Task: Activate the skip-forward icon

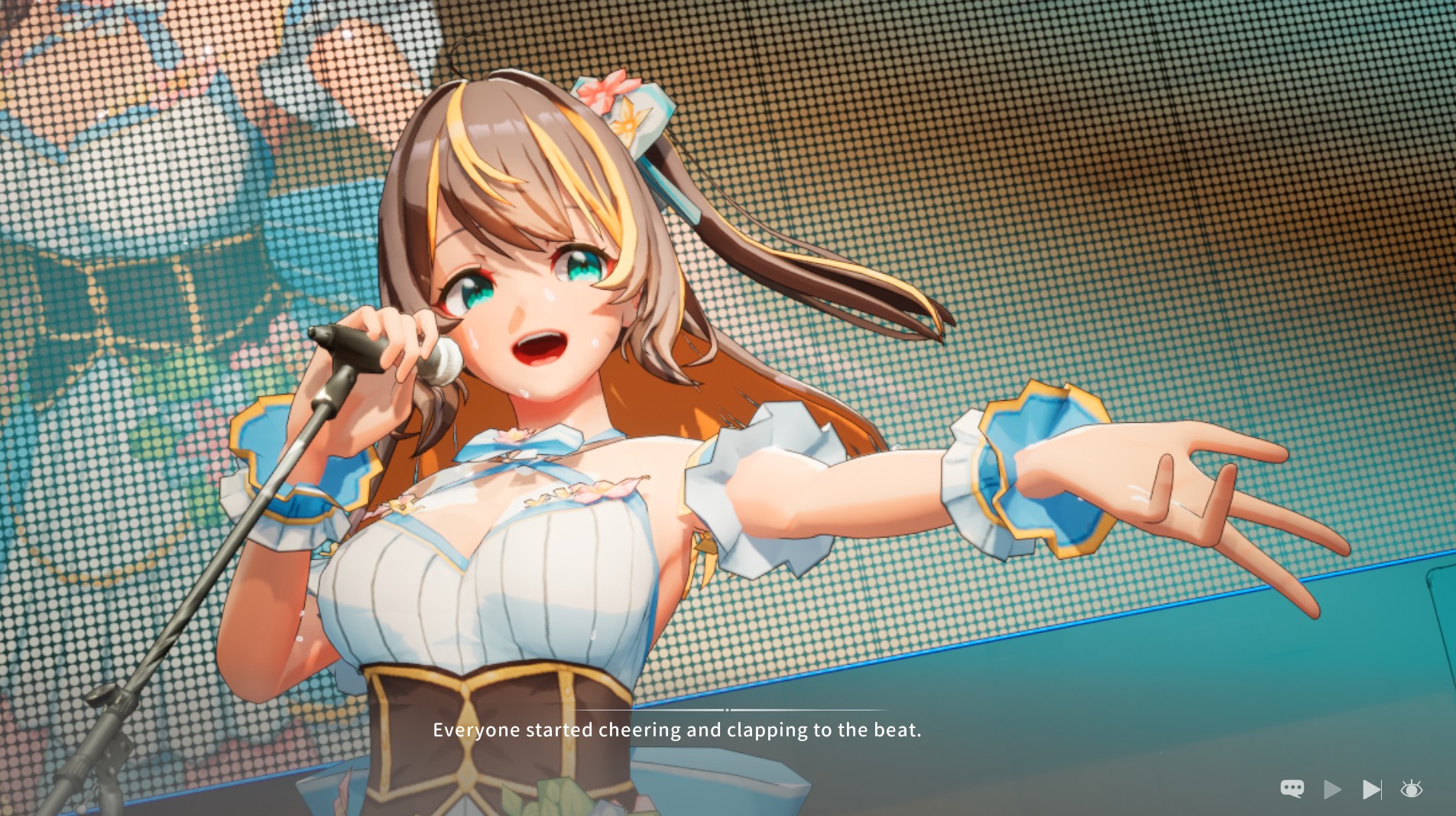Action: (x=1372, y=789)
